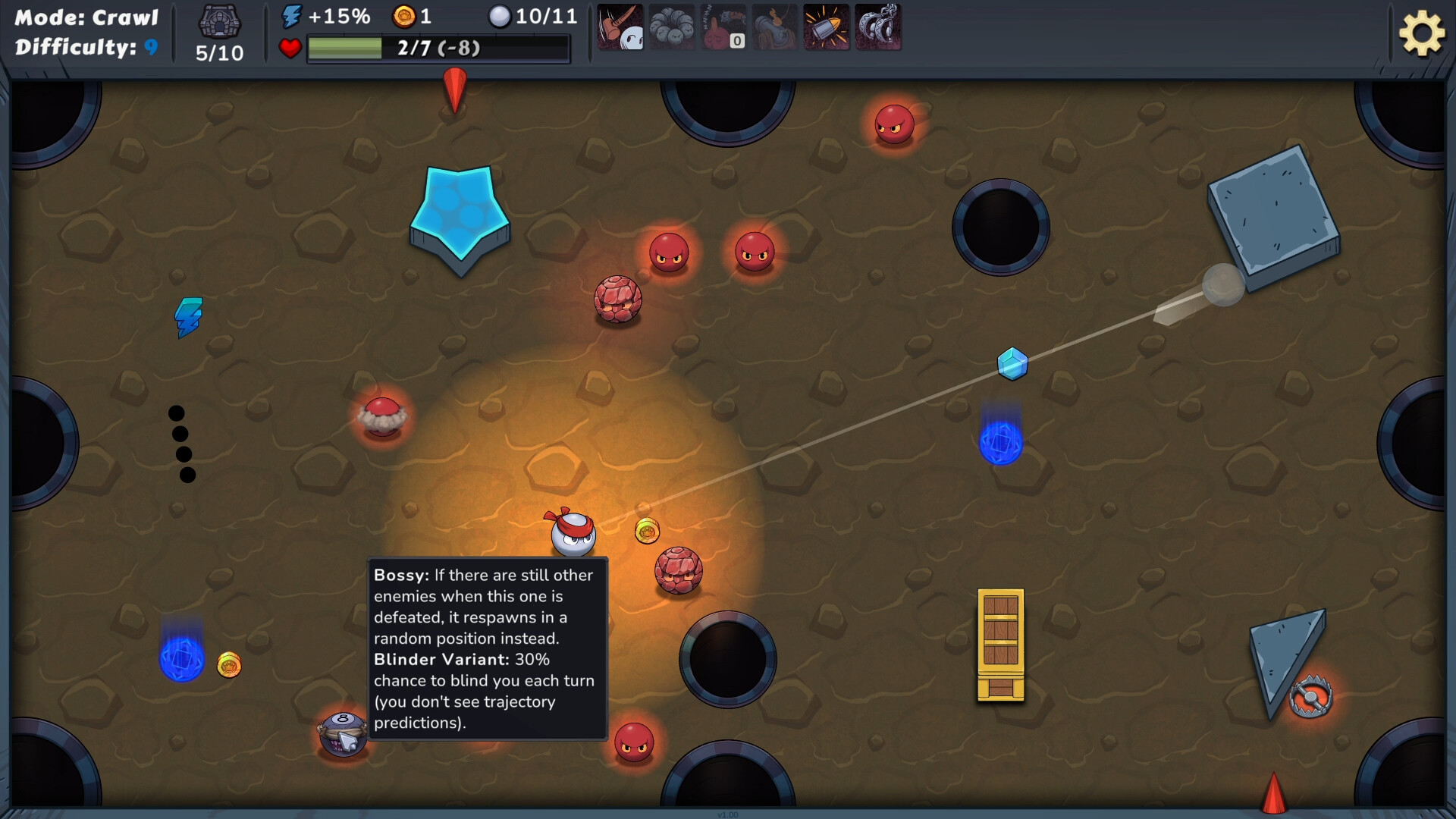Click the red heart health icon
1456x819 pixels.
click(x=290, y=49)
